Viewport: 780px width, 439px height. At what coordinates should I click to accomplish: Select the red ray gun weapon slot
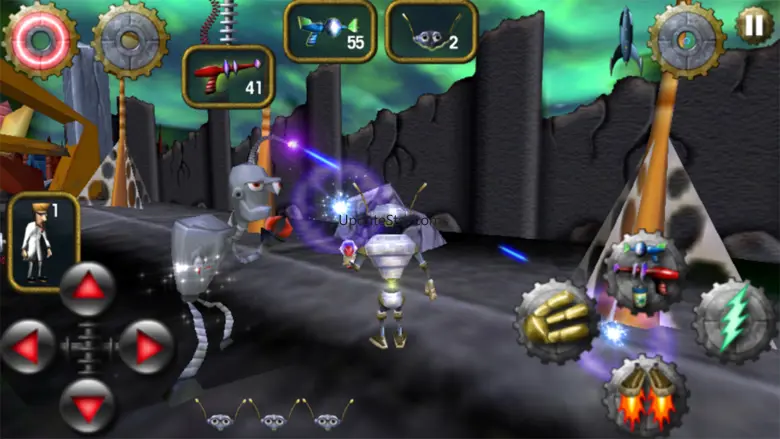point(227,76)
